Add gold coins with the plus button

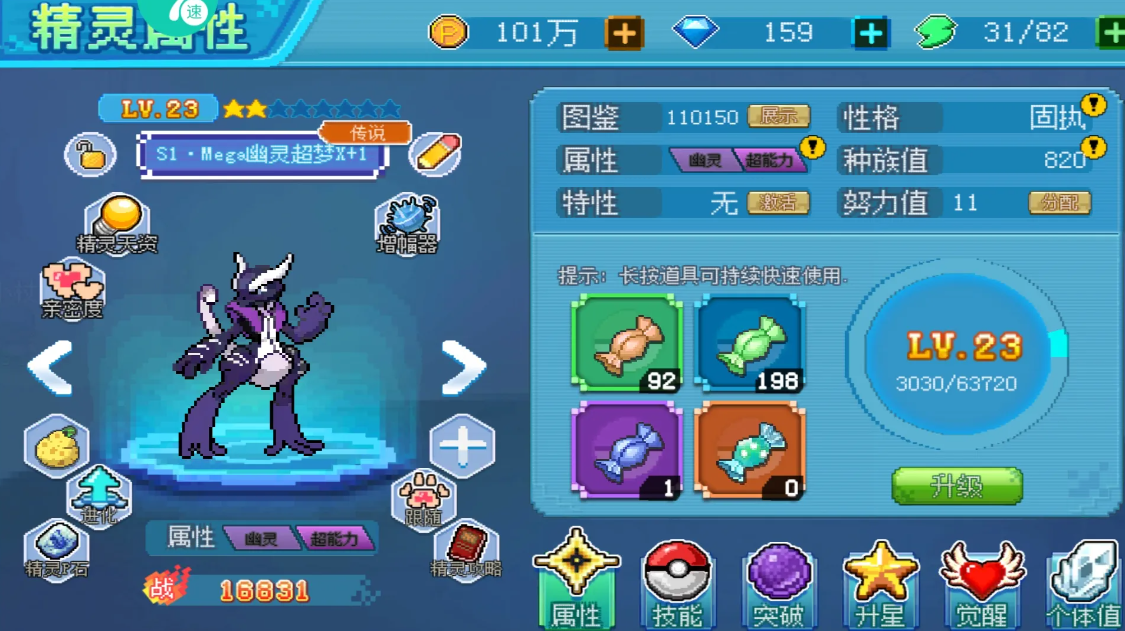[x=624, y=33]
